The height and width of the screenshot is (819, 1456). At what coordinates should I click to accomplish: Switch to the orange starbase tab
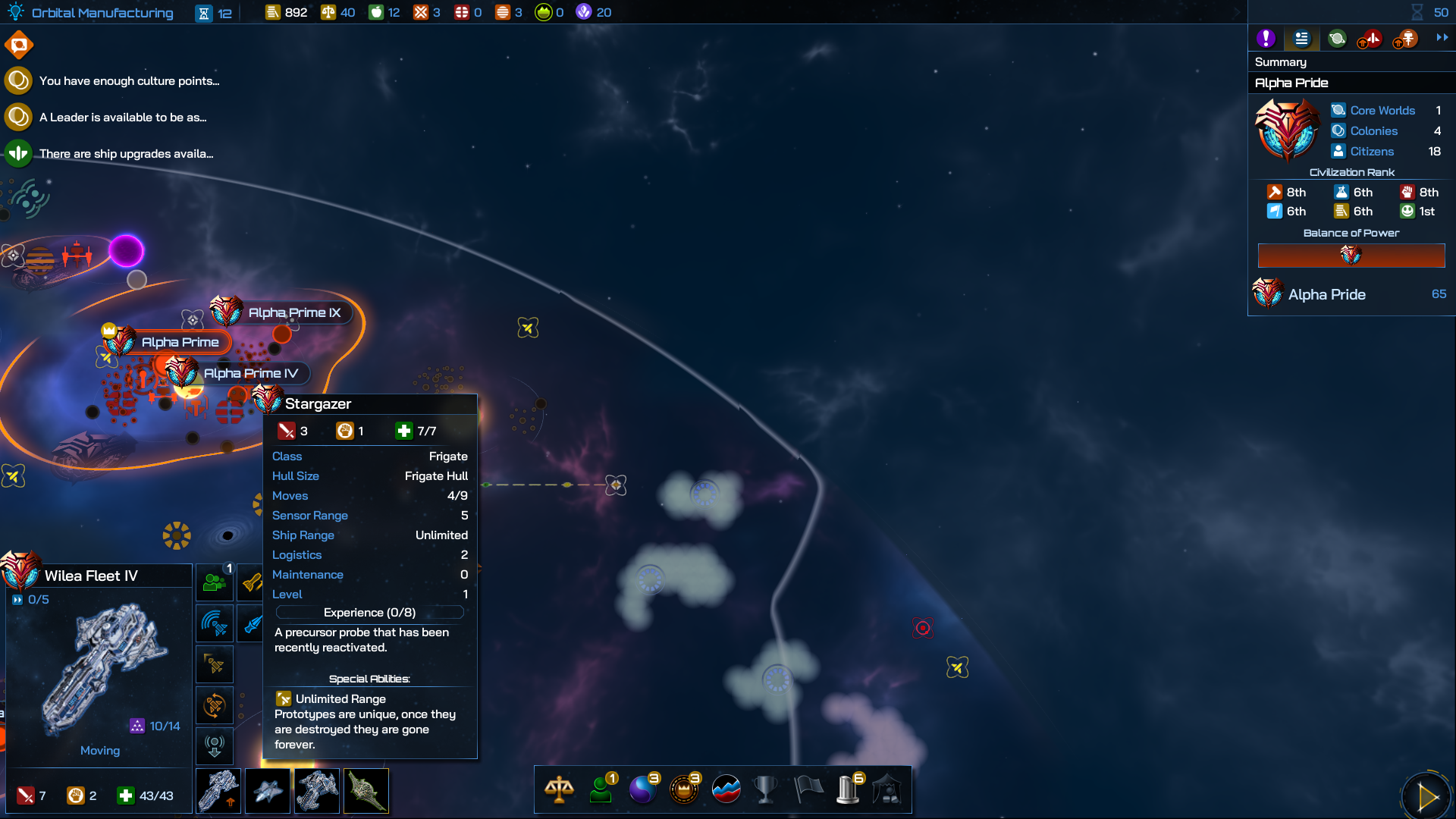[x=1406, y=39]
